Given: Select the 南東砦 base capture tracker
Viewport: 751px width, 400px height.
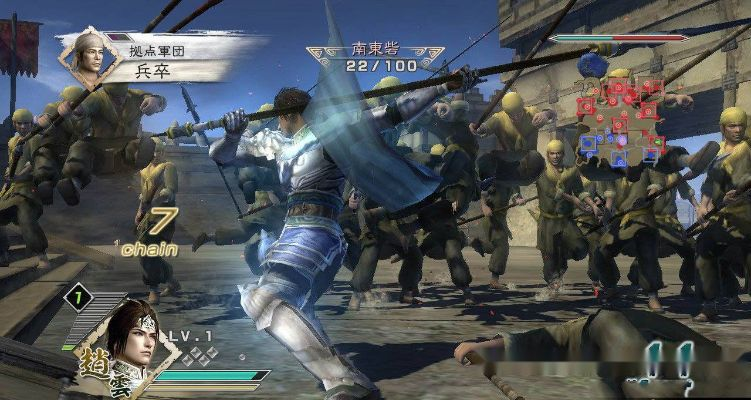Looking at the screenshot, I should tap(375, 56).
